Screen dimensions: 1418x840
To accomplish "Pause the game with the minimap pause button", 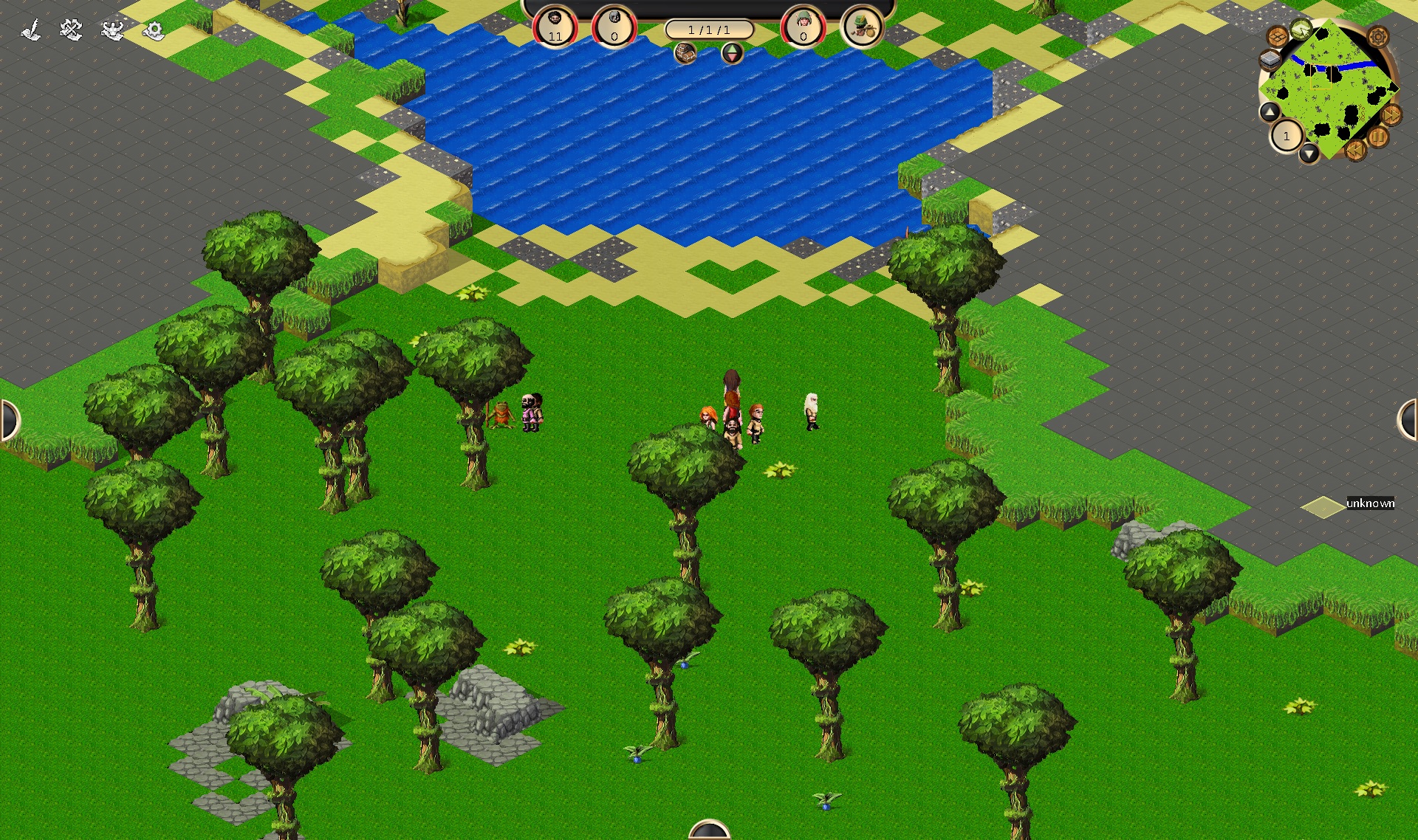I will pos(1379,135).
